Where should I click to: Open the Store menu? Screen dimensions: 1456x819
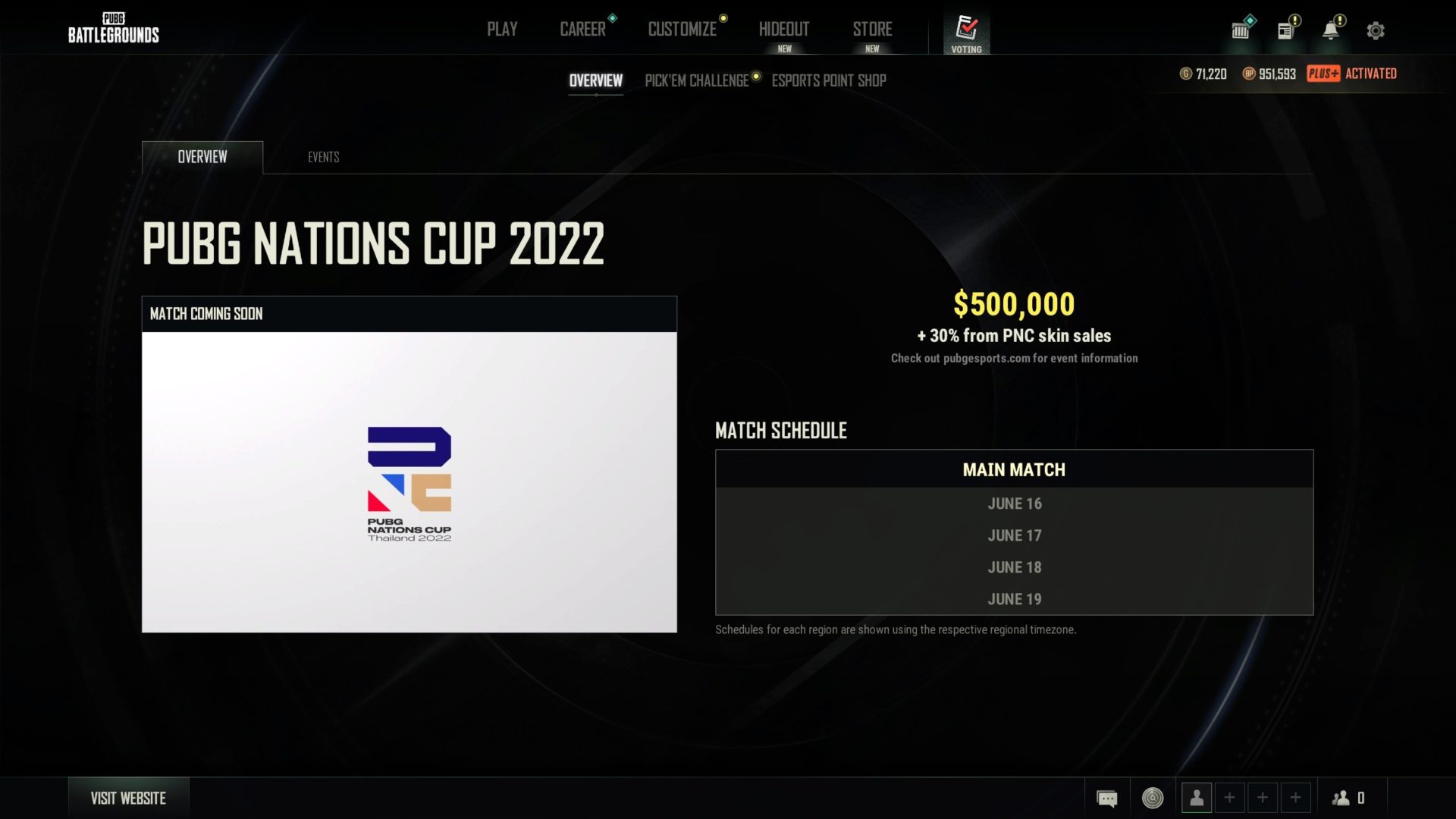pyautogui.click(x=872, y=29)
